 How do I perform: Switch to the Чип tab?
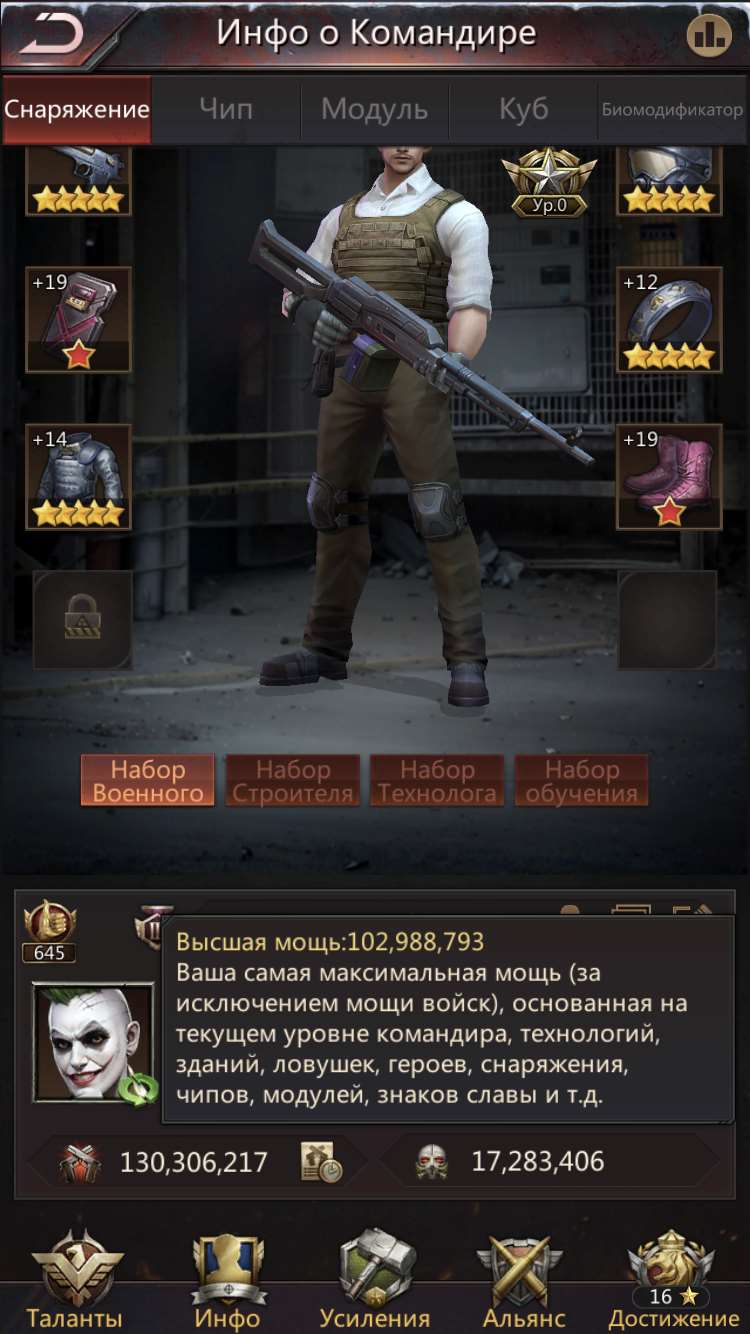point(226,109)
